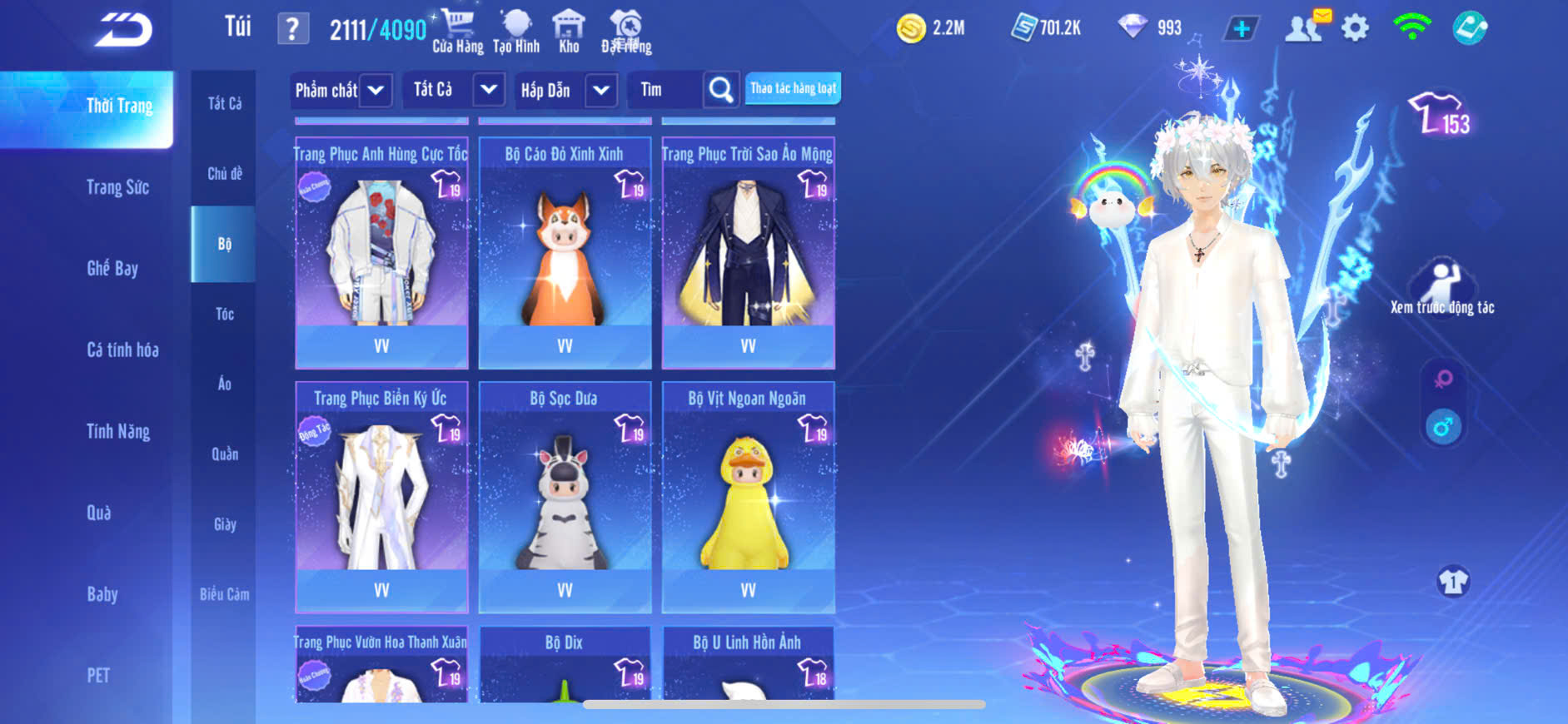Open the Cá tính hóa category
Screen dimensions: 1568x724
(x=122, y=350)
